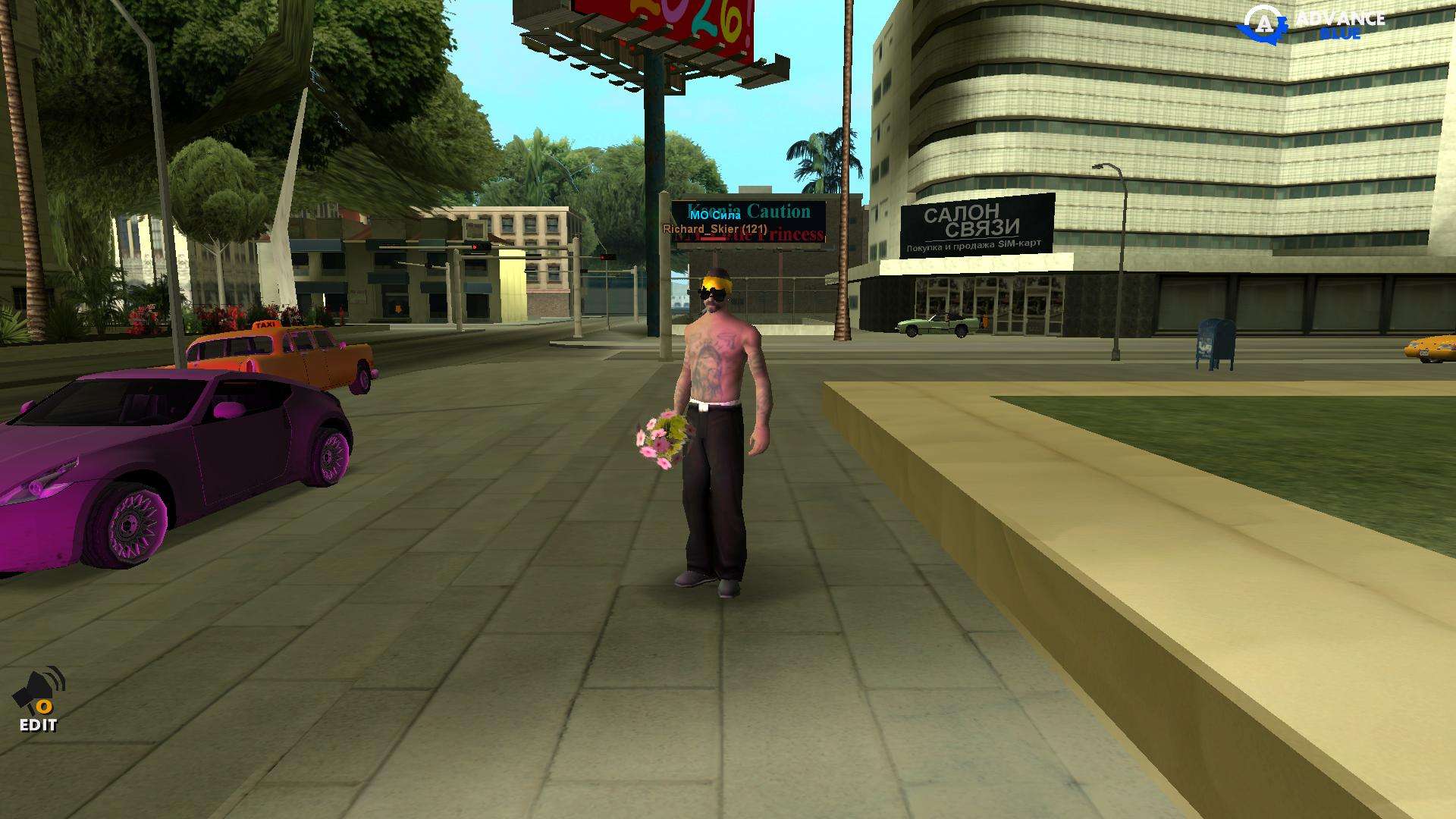The image size is (1456, 819).
Task: Click the orange ring on the EDIT icon
Action: point(45,707)
